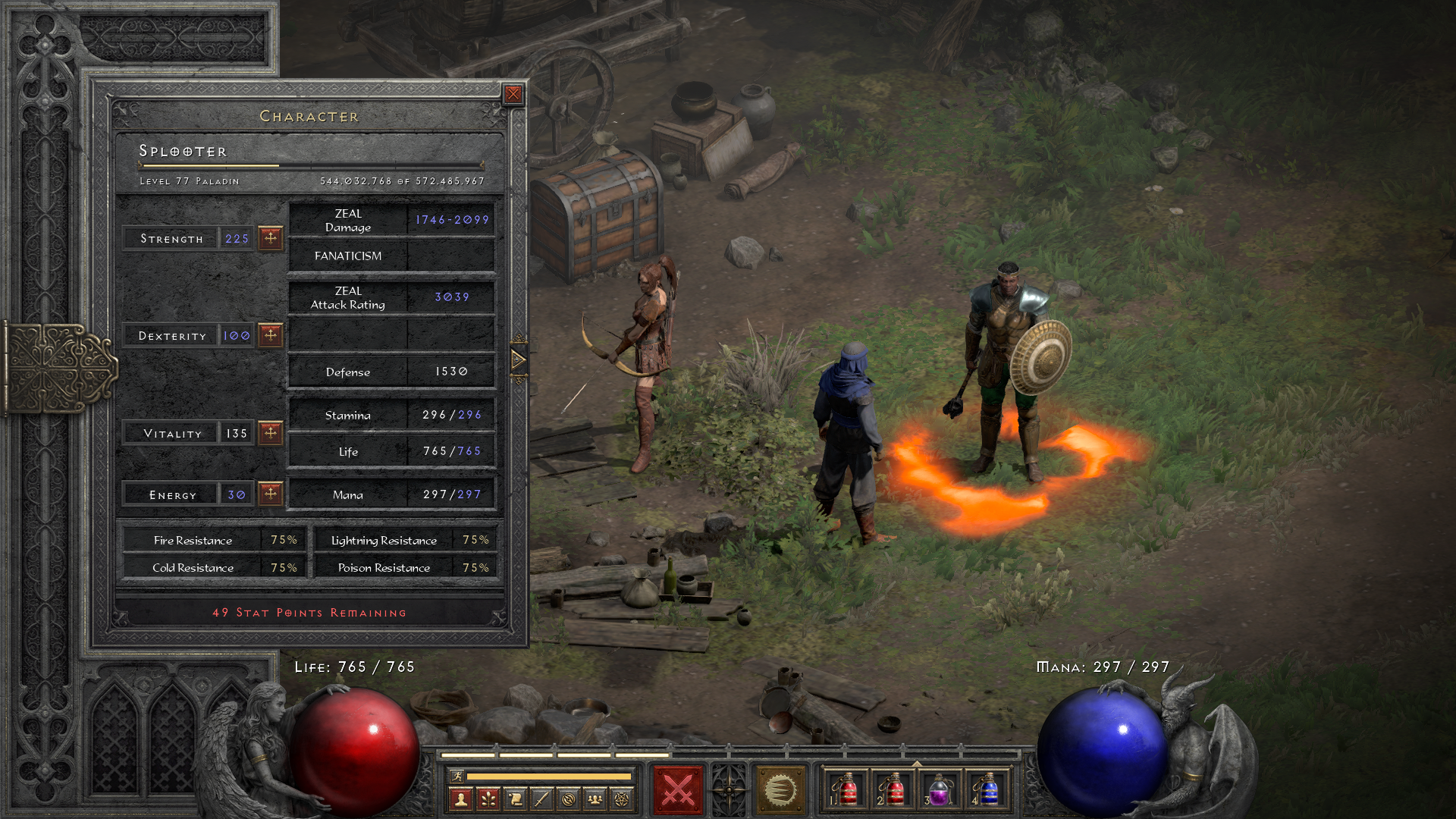Select the crossed swords left skill slot
This screenshot has width=1456, height=819.
point(677,789)
